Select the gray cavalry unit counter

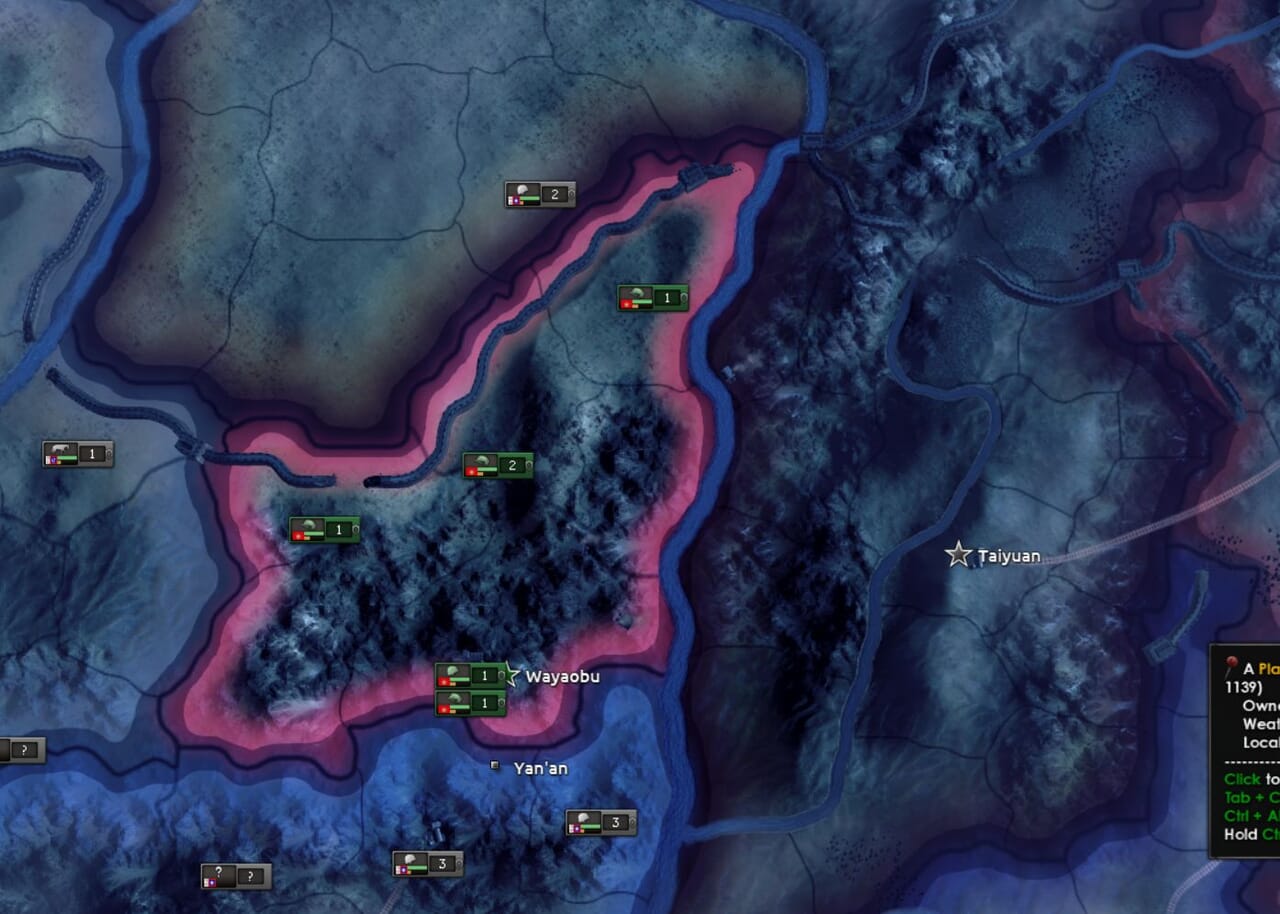point(78,454)
